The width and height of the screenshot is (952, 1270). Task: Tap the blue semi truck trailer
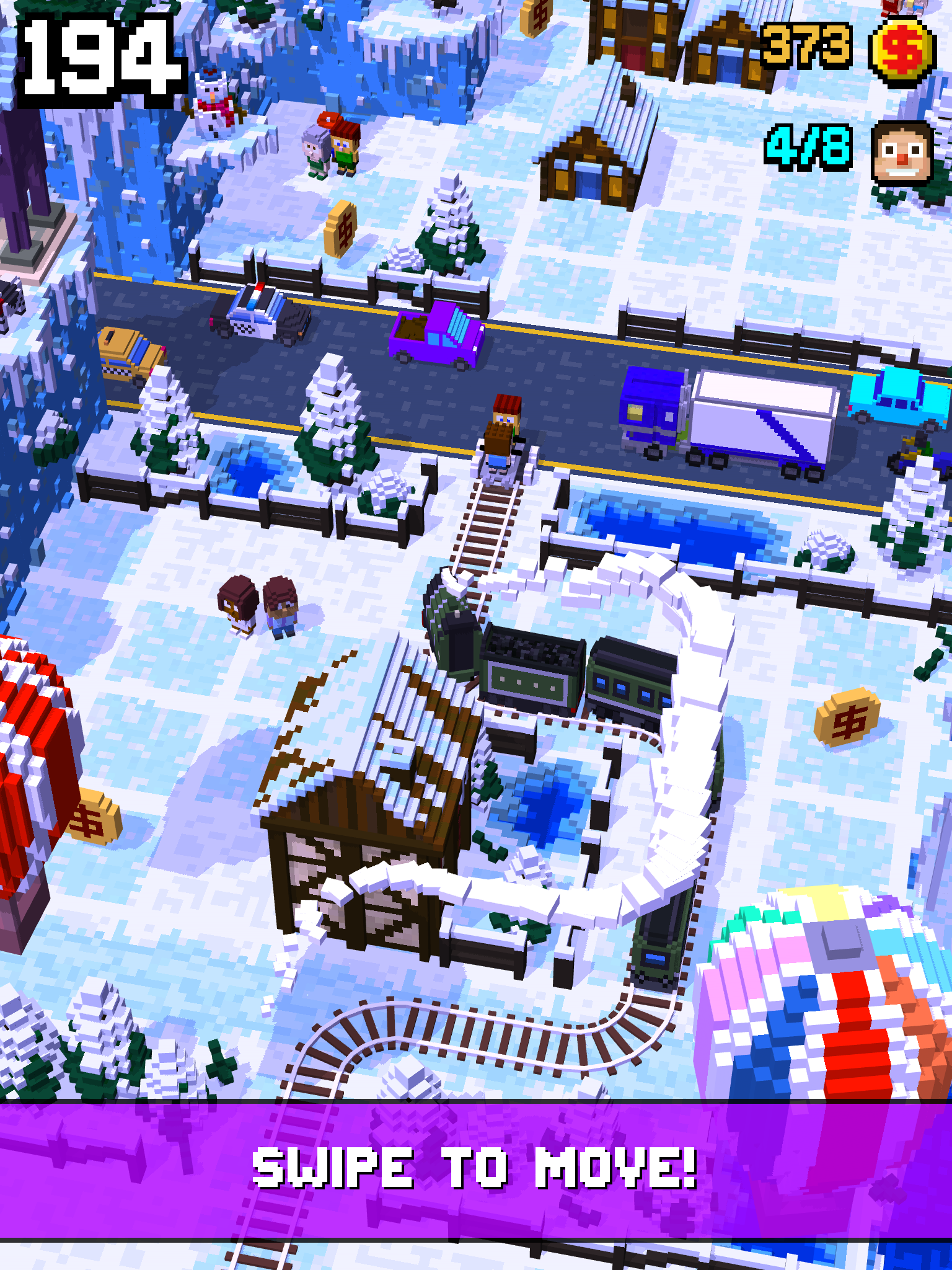pos(762,415)
